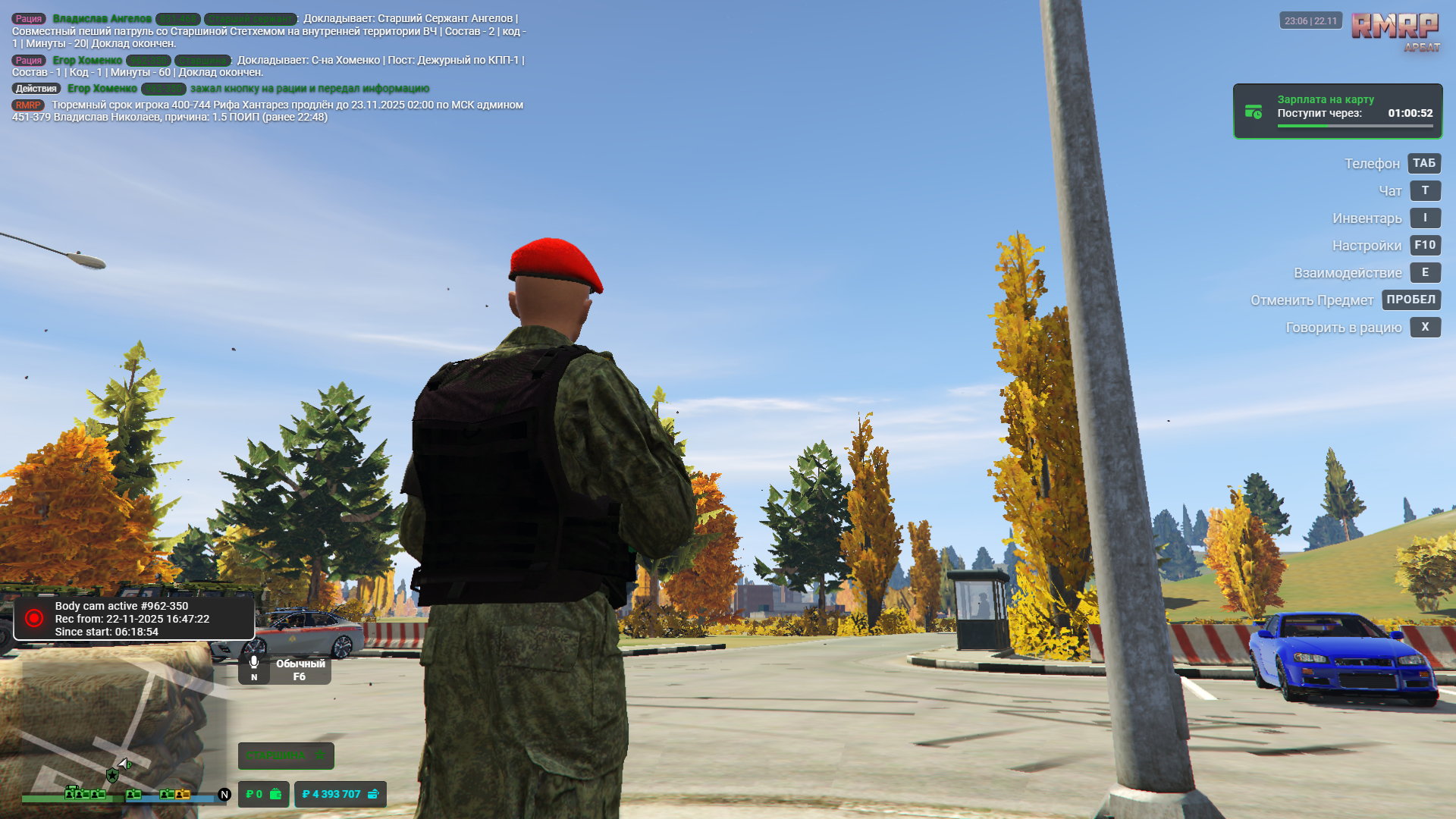Image resolution: width=1456 pixels, height=819 pixels.
Task: Click the Body cam active panel
Action: [x=133, y=618]
